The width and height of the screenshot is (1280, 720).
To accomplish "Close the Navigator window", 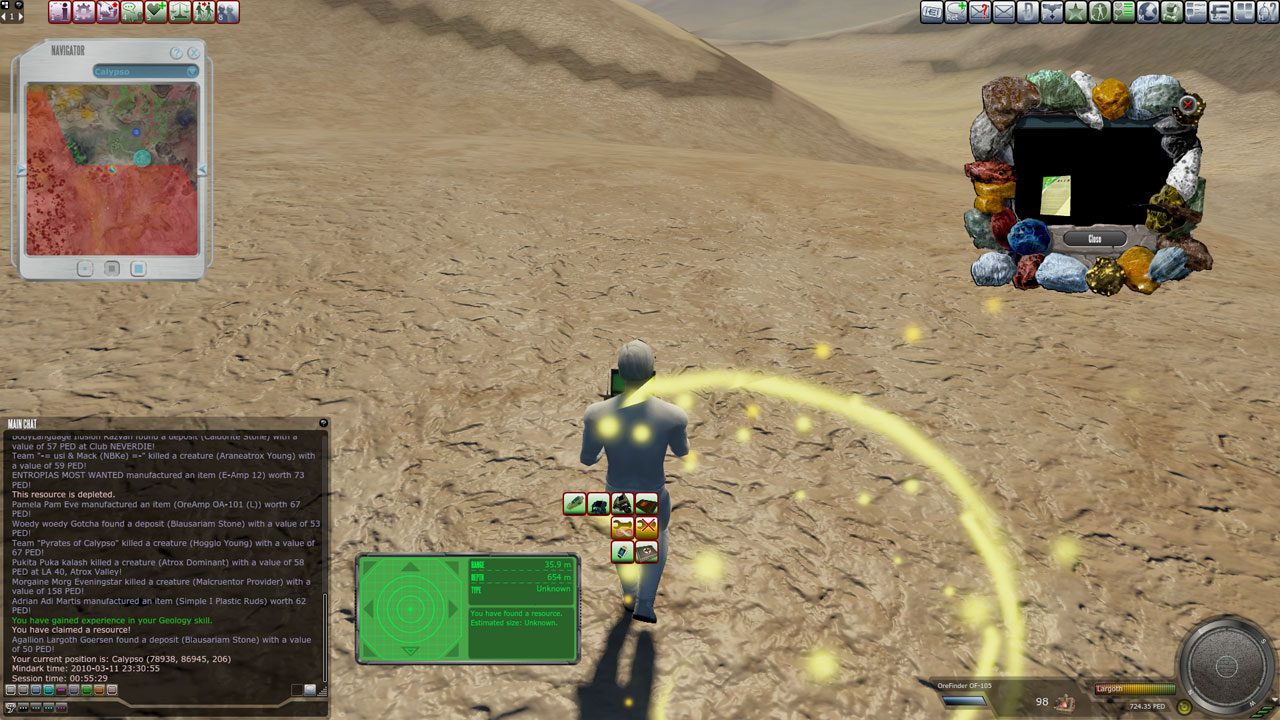I will tap(194, 53).
